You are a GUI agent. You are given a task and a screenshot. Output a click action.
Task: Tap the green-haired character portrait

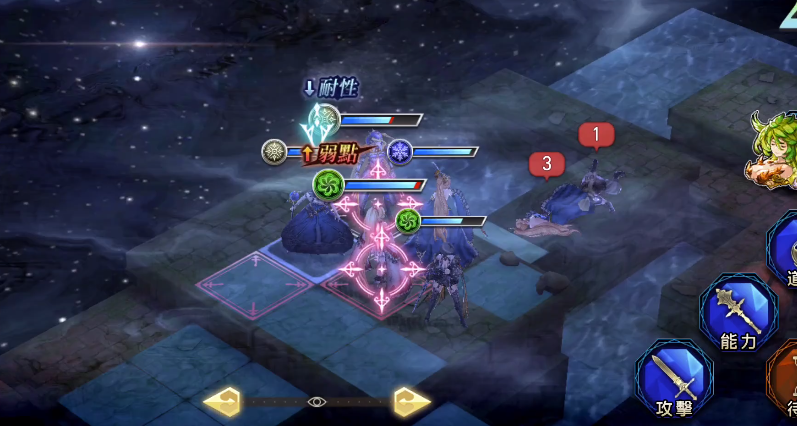point(775,150)
